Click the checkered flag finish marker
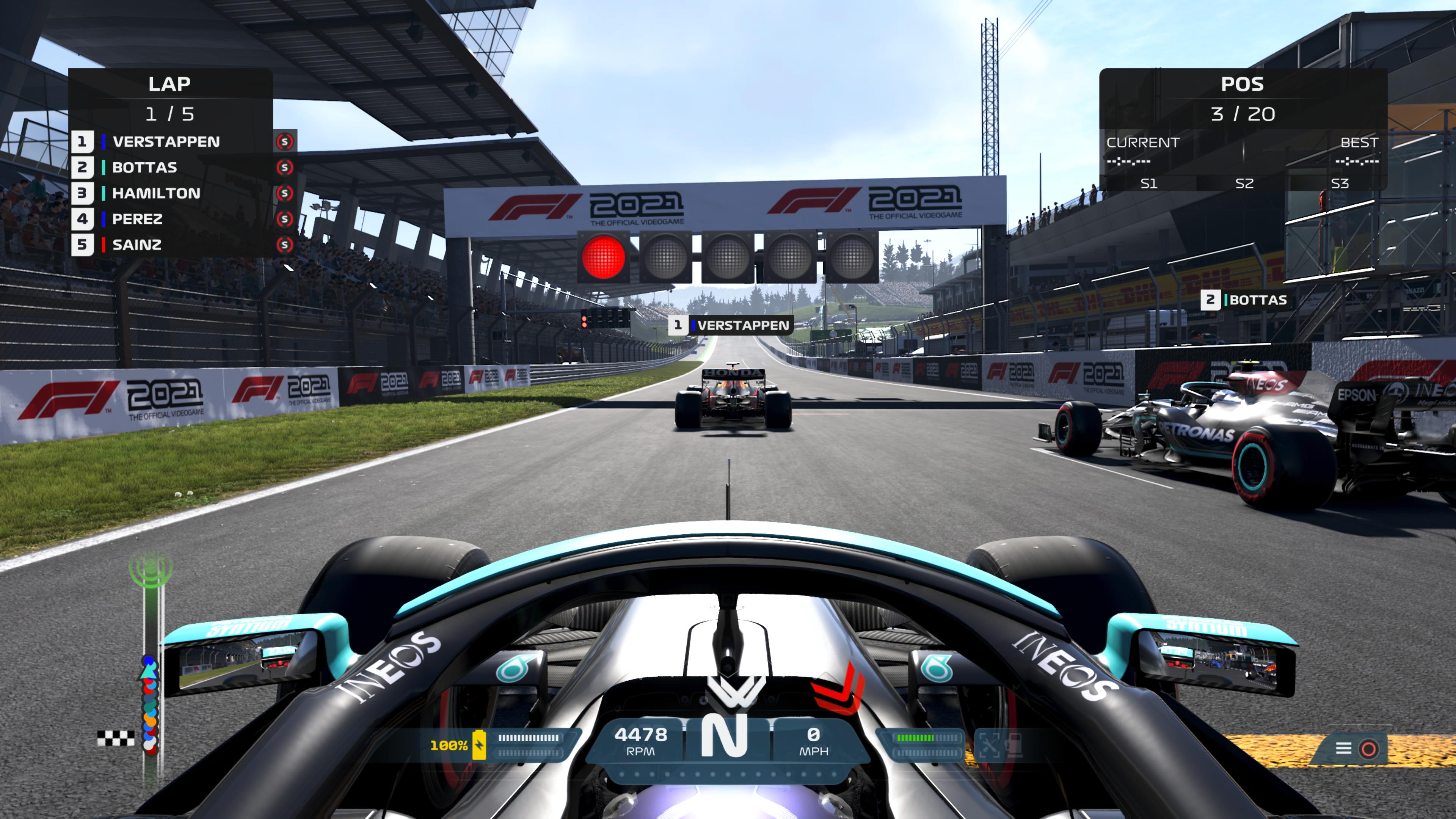Viewport: 1456px width, 819px height. (115, 738)
